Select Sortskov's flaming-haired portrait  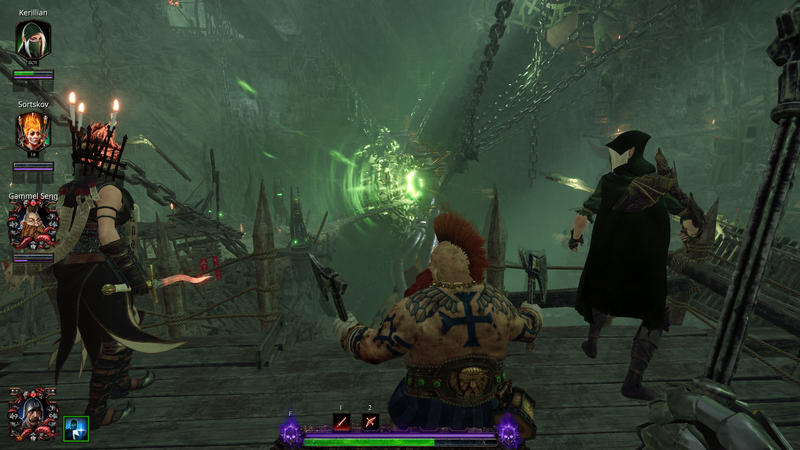pyautogui.click(x=33, y=131)
